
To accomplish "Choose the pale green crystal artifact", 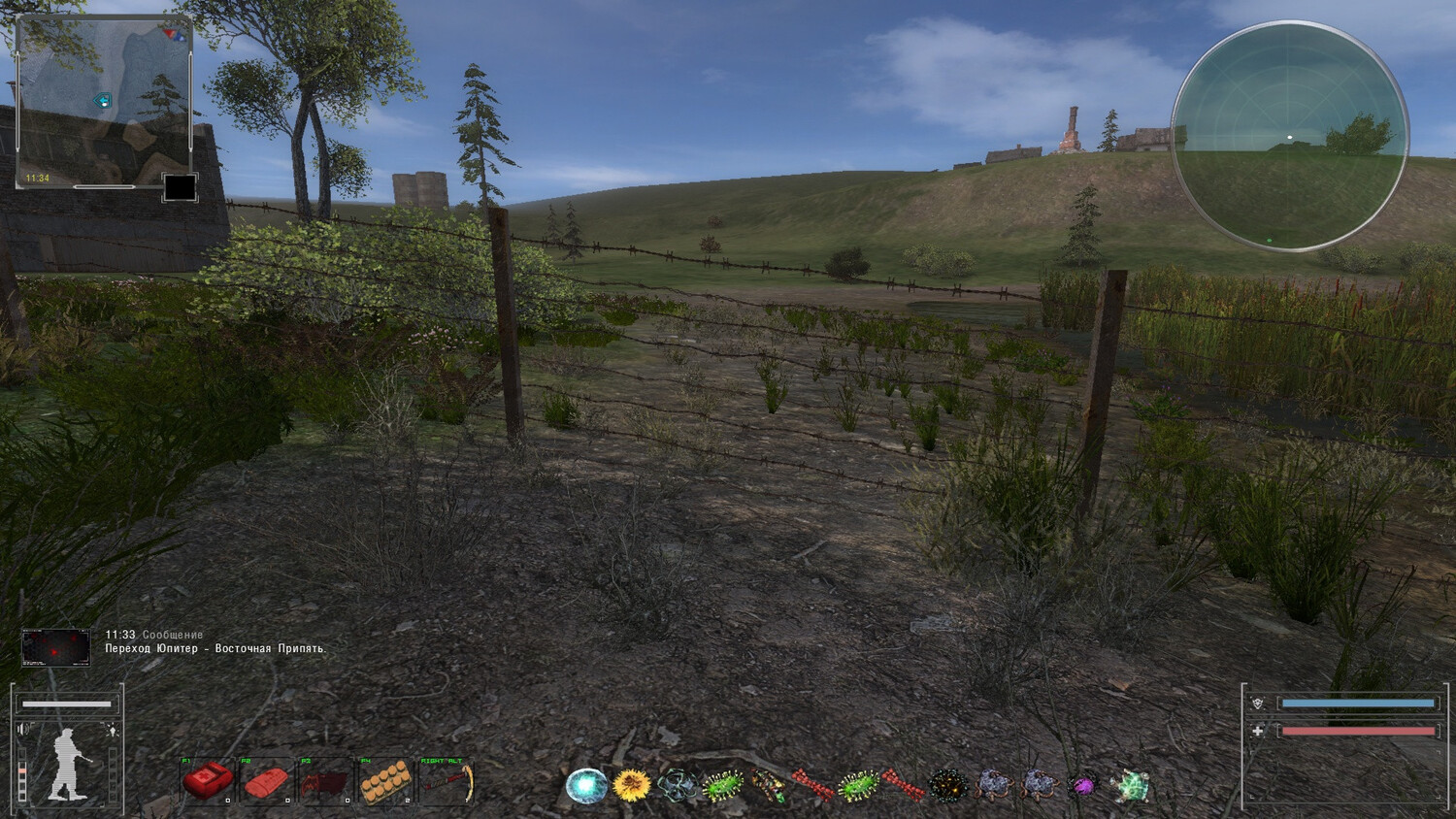I will (1130, 785).
